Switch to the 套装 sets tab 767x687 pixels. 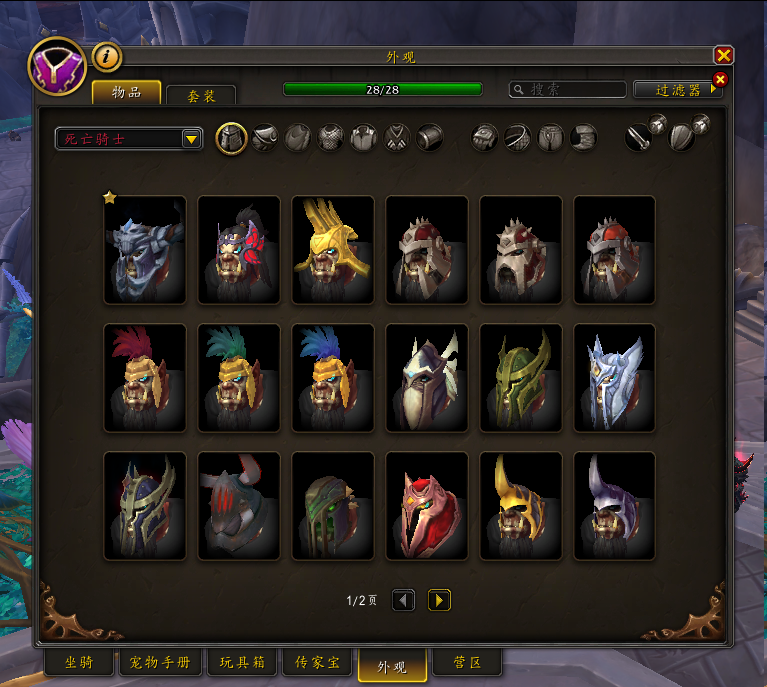[x=200, y=96]
